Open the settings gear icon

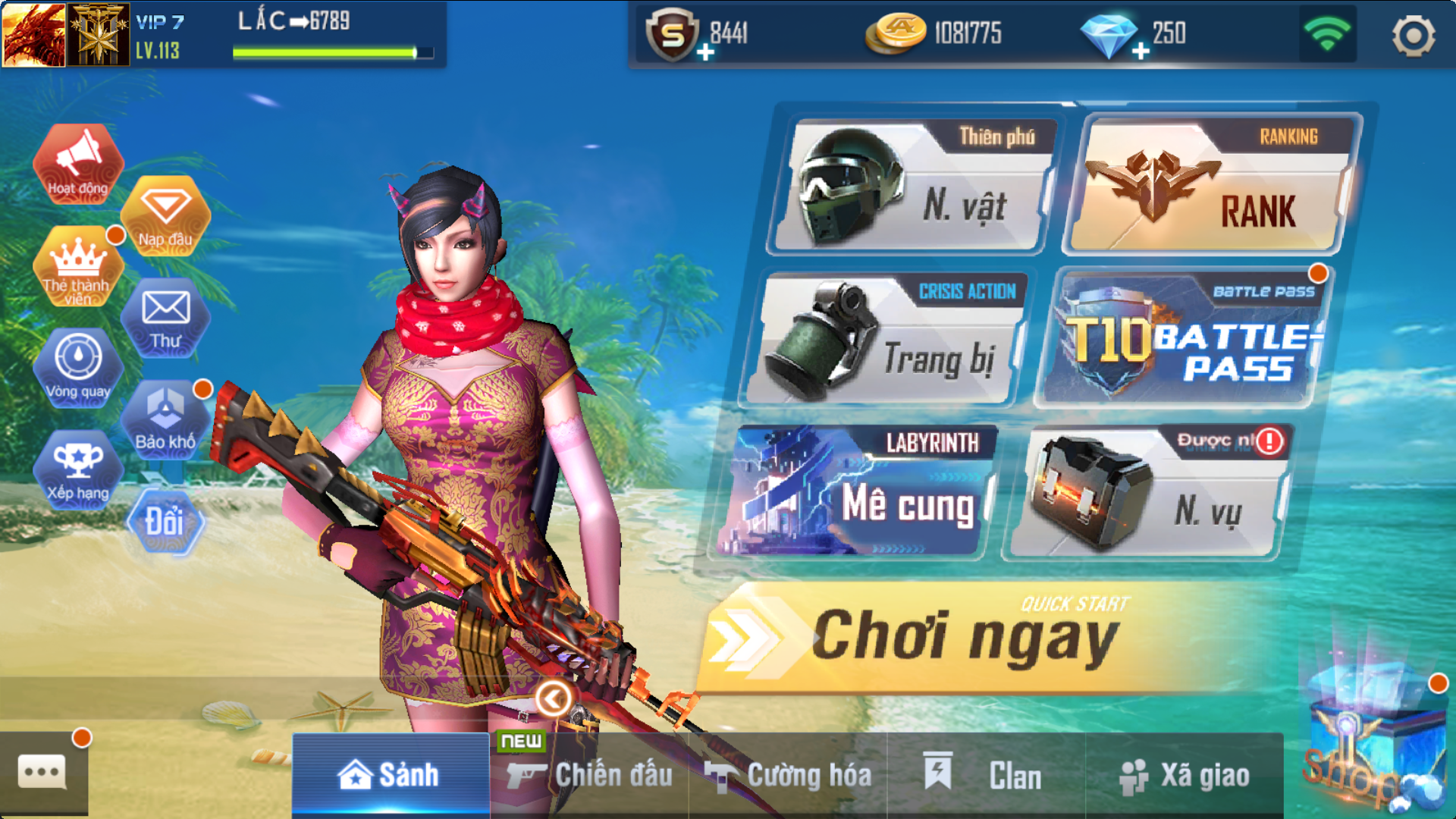coord(1413,35)
